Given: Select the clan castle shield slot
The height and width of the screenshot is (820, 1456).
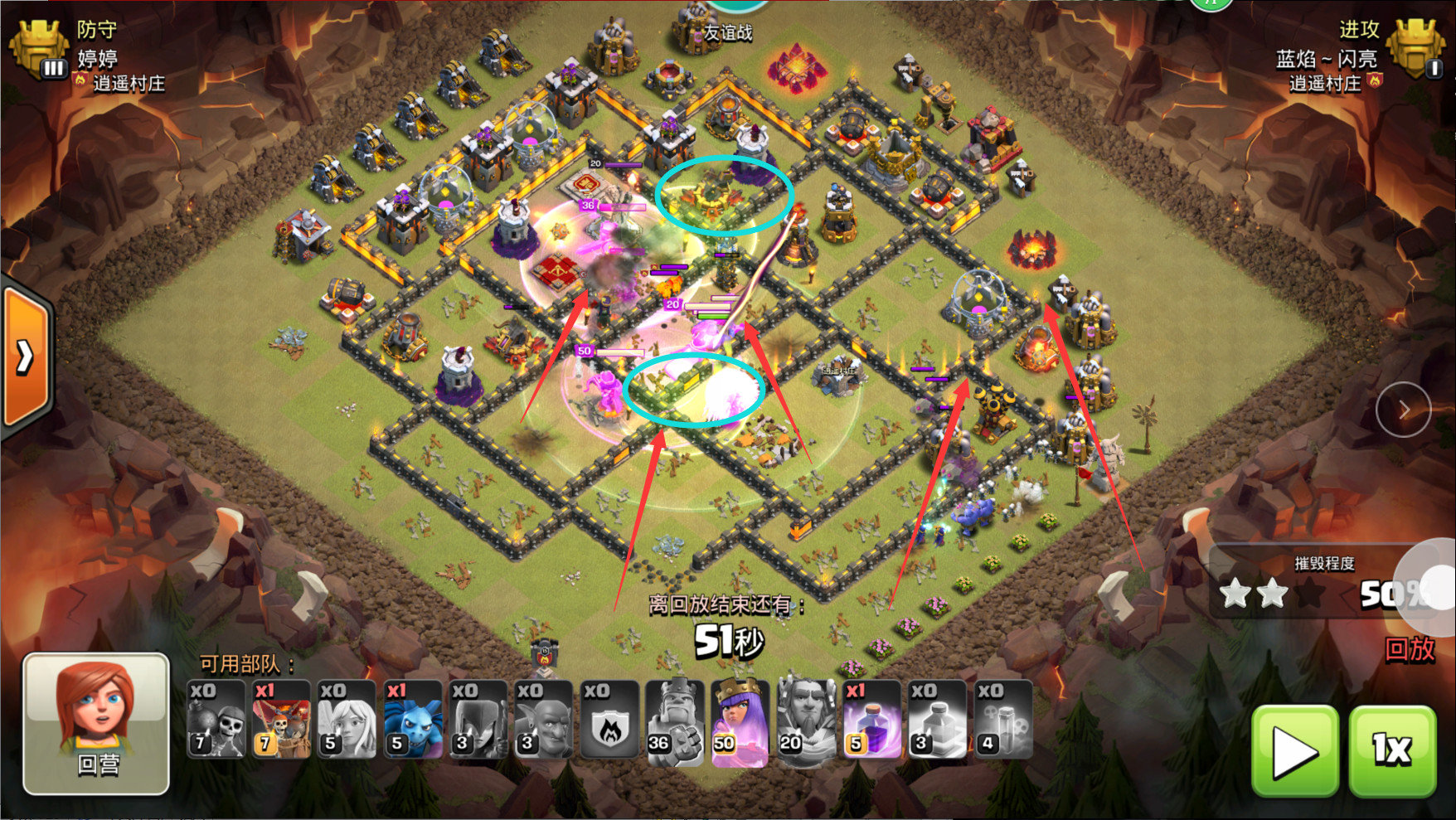Looking at the screenshot, I should point(609,720).
